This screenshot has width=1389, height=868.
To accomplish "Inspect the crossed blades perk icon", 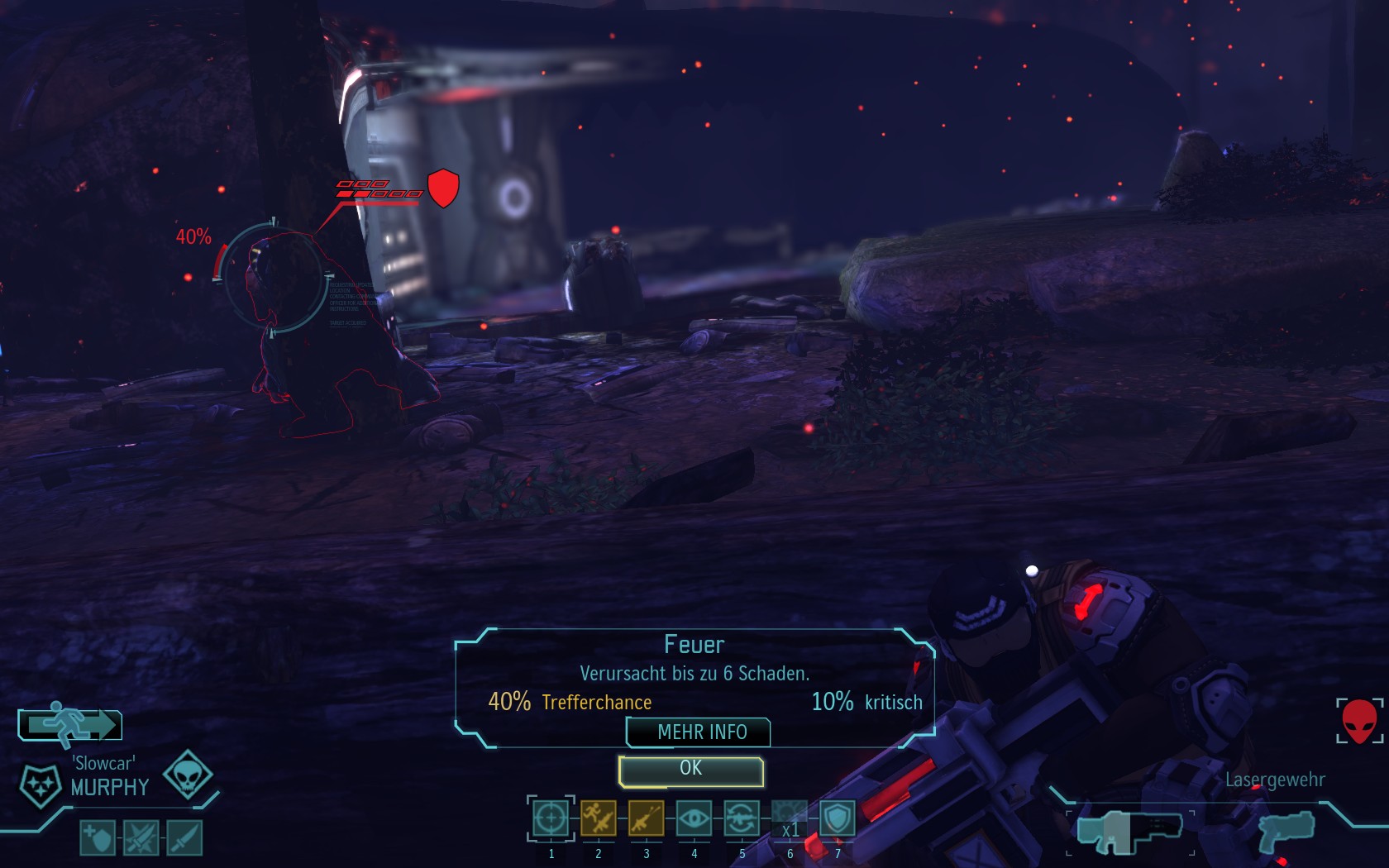I will (x=141, y=838).
